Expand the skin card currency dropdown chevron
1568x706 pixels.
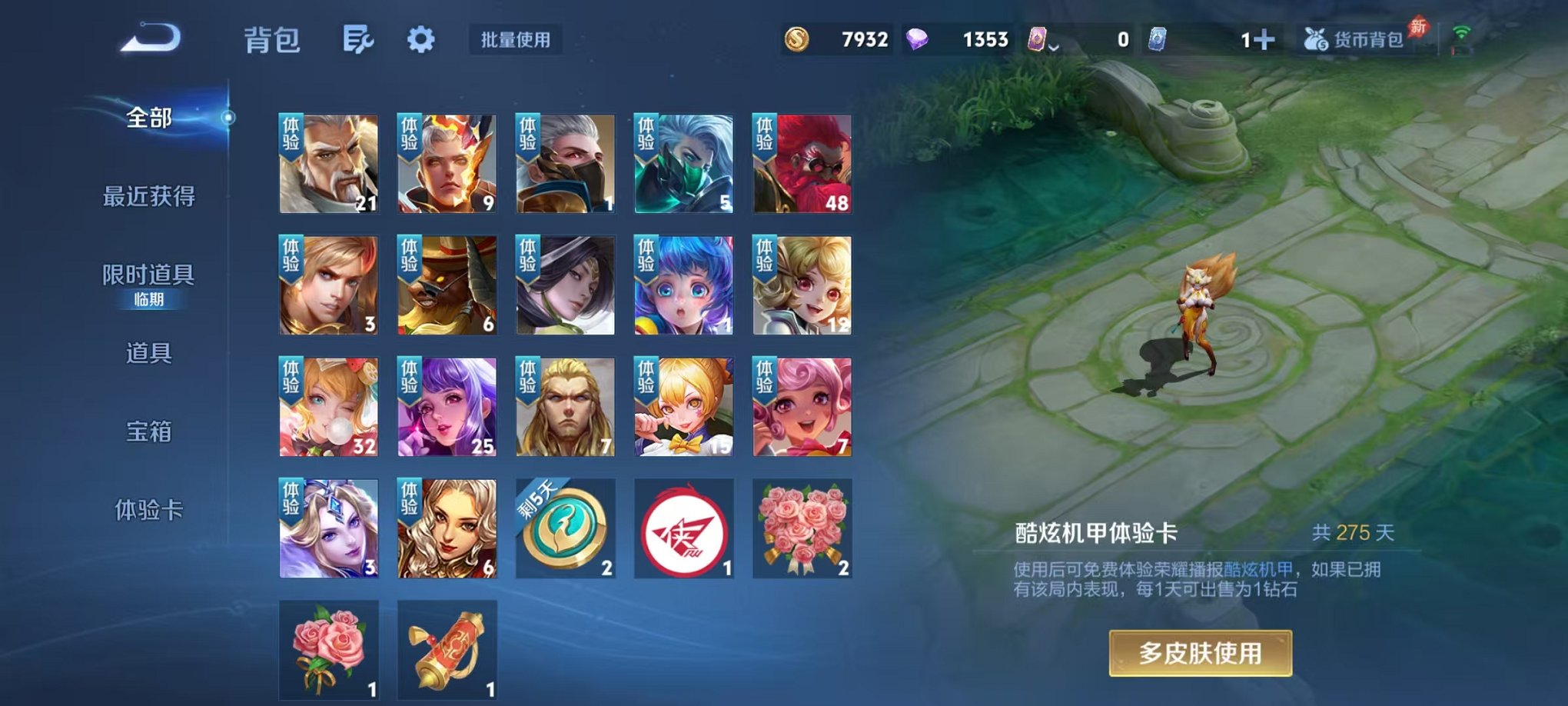tap(1055, 46)
